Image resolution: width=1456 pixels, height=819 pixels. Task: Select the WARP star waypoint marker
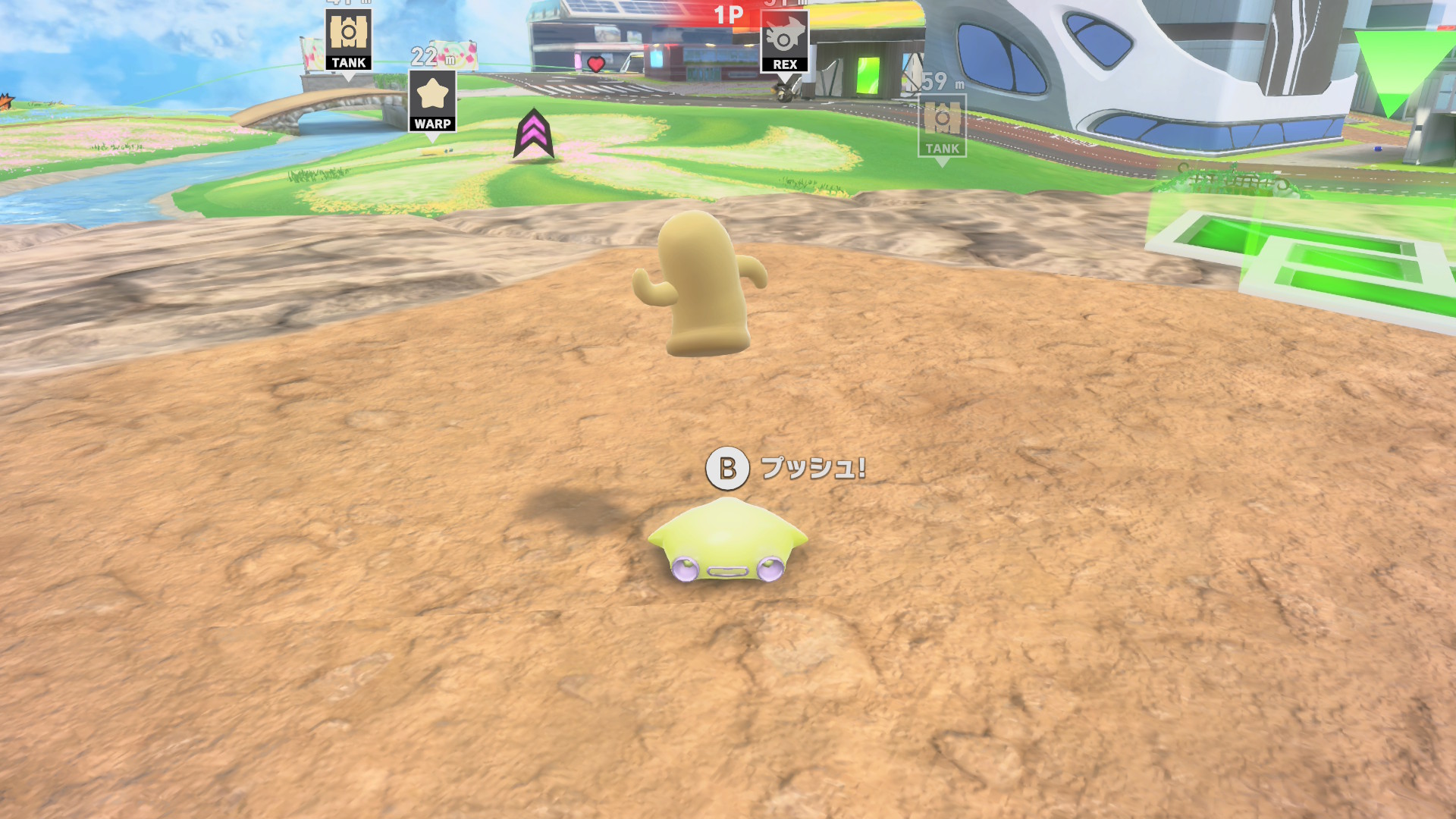pyautogui.click(x=432, y=101)
